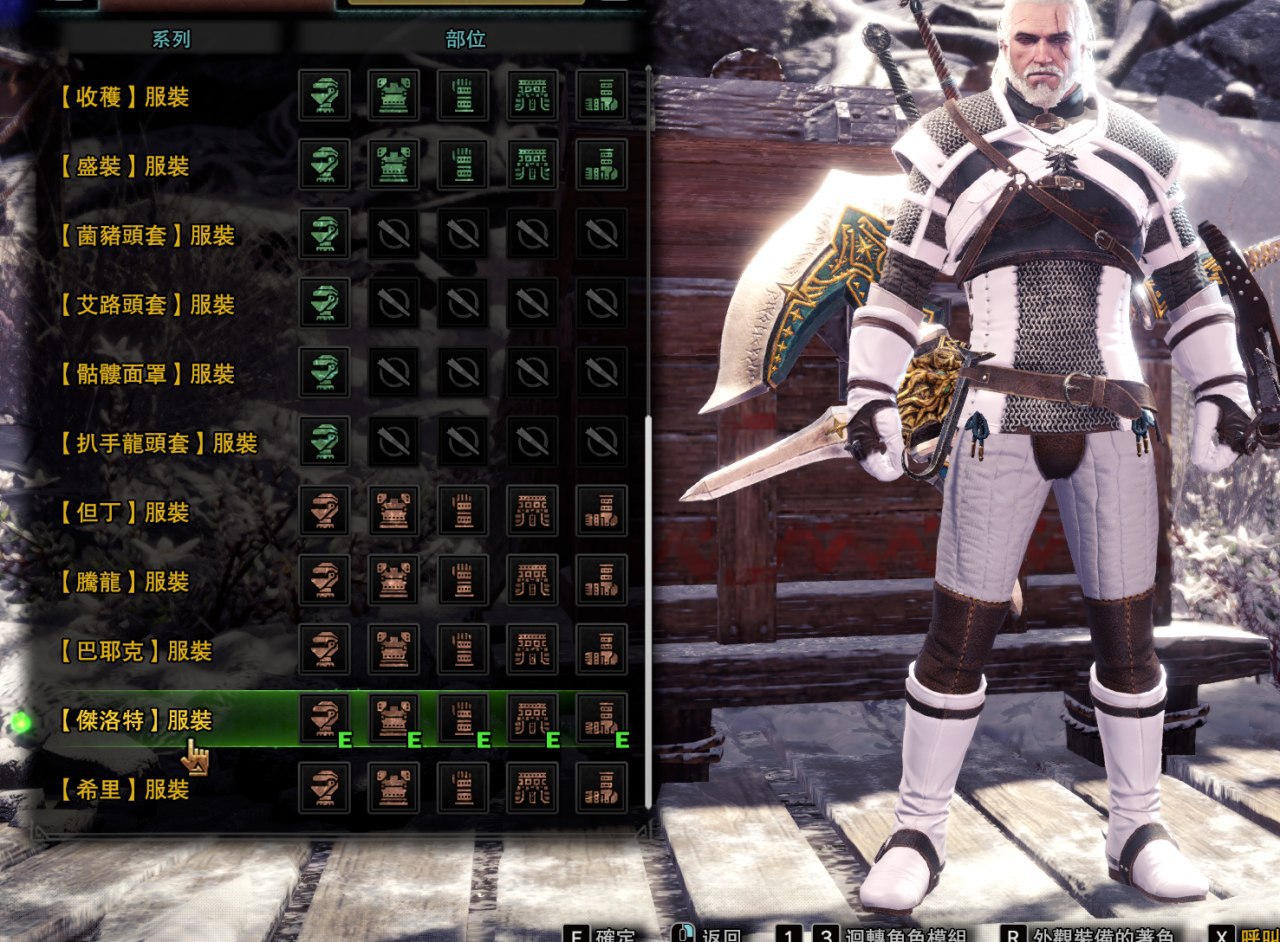The image size is (1280, 942).
Task: Click the 【收穫】 head piece icon
Action: 324,96
